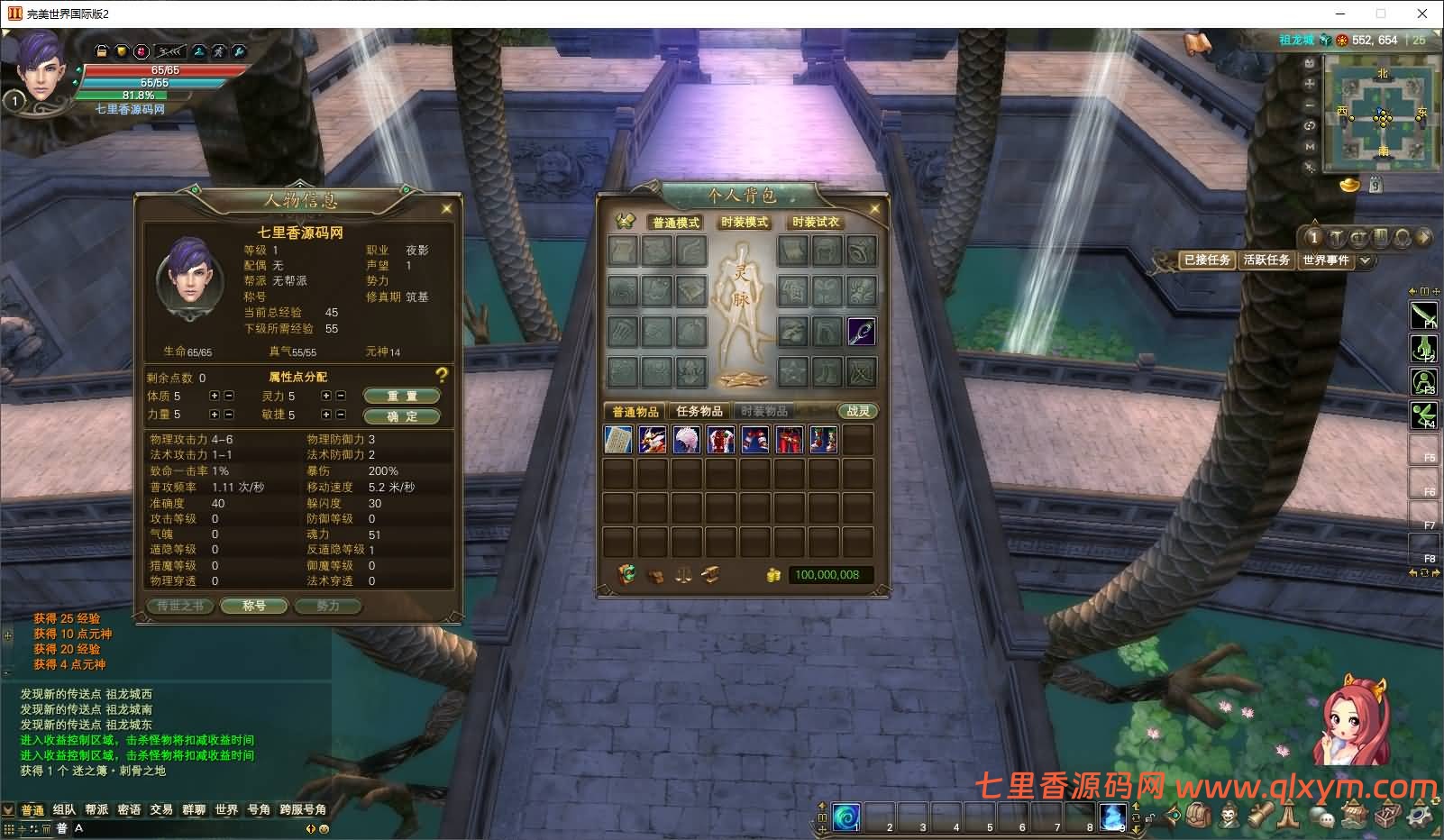Open the 称号 title button
Viewport: 1444px width, 840px height.
point(254,606)
